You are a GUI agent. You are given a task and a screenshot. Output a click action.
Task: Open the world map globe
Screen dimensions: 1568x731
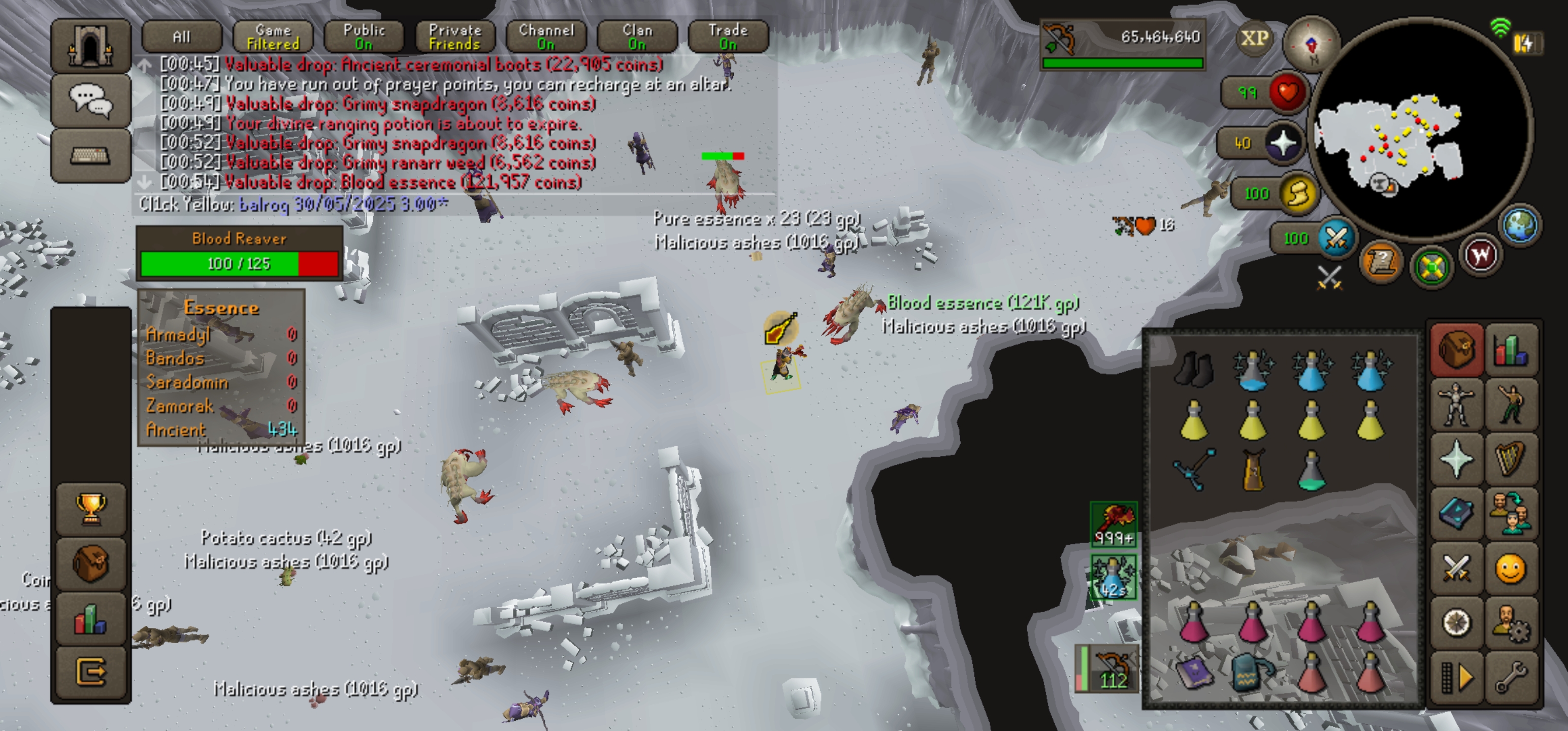pyautogui.click(x=1520, y=225)
